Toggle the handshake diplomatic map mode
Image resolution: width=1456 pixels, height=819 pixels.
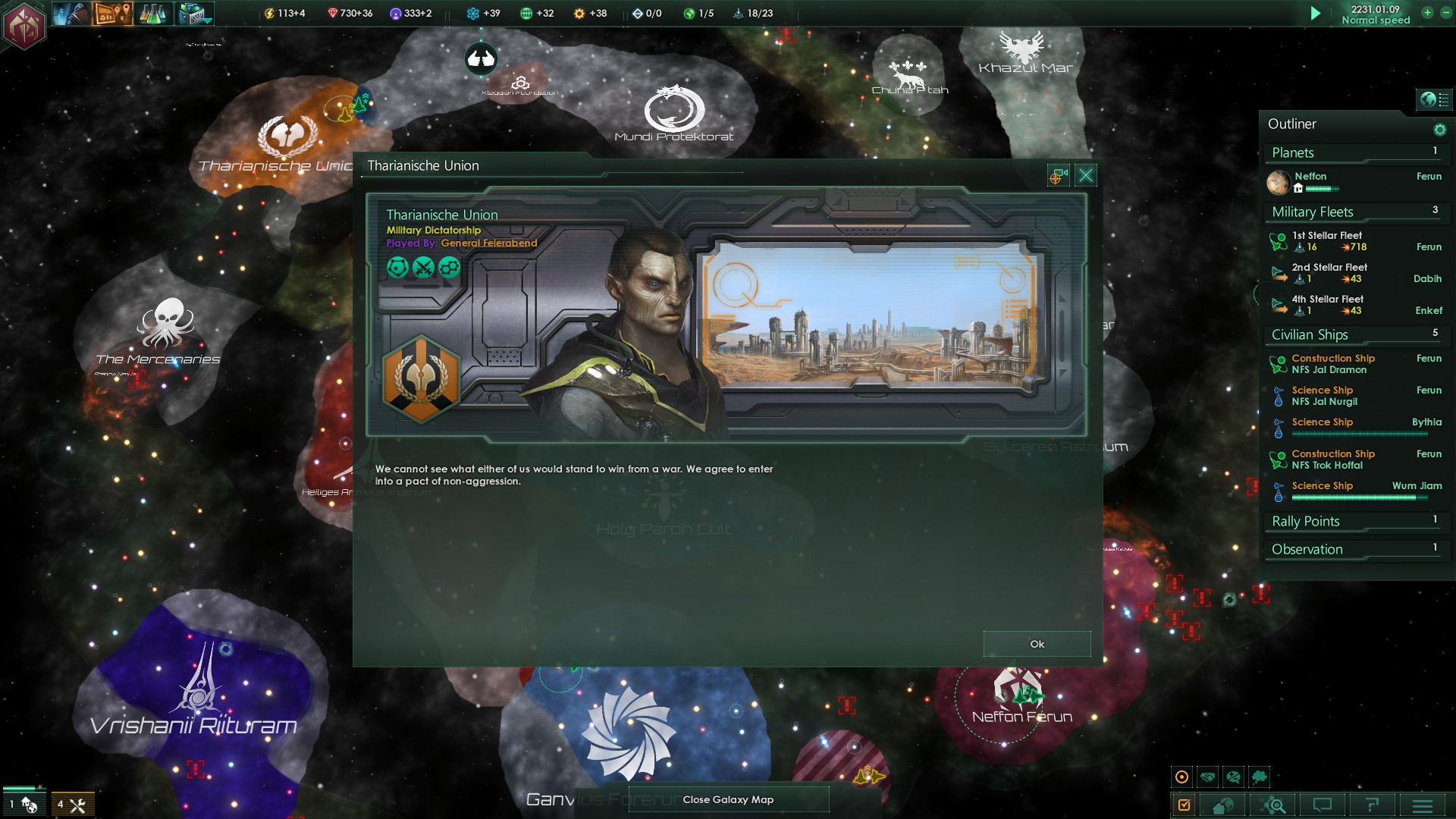tap(1208, 777)
